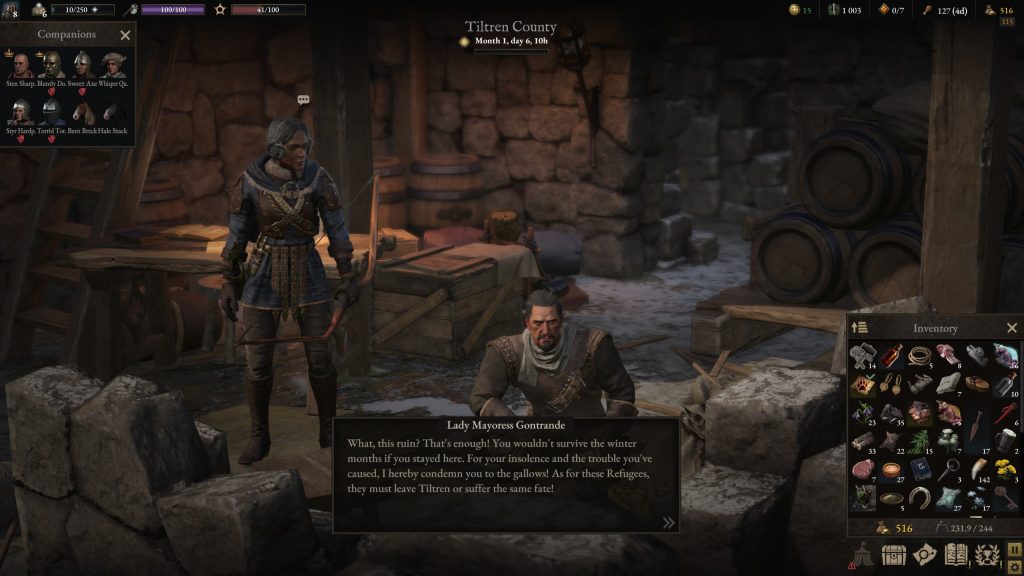The width and height of the screenshot is (1024, 576).
Task: Open the journal book icon
Action: coord(956,555)
